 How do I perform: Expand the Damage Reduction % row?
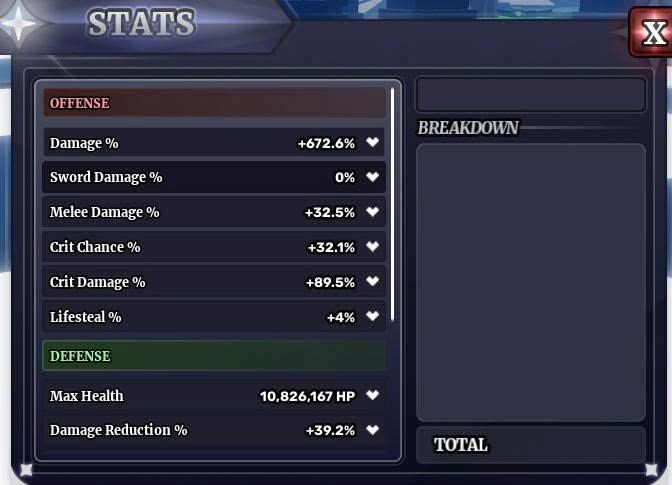tap(372, 431)
